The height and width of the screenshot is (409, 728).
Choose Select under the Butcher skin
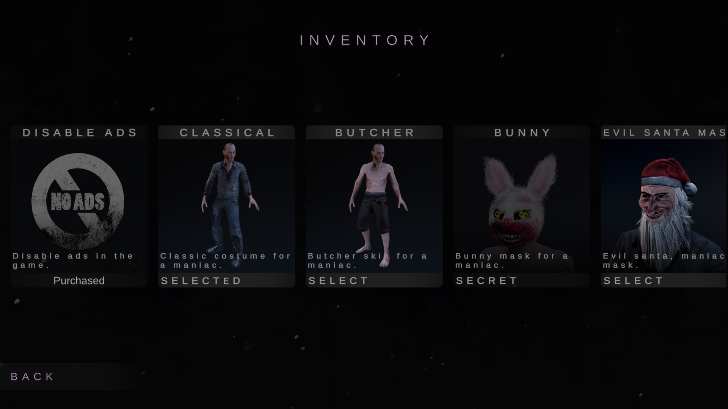tap(374, 281)
